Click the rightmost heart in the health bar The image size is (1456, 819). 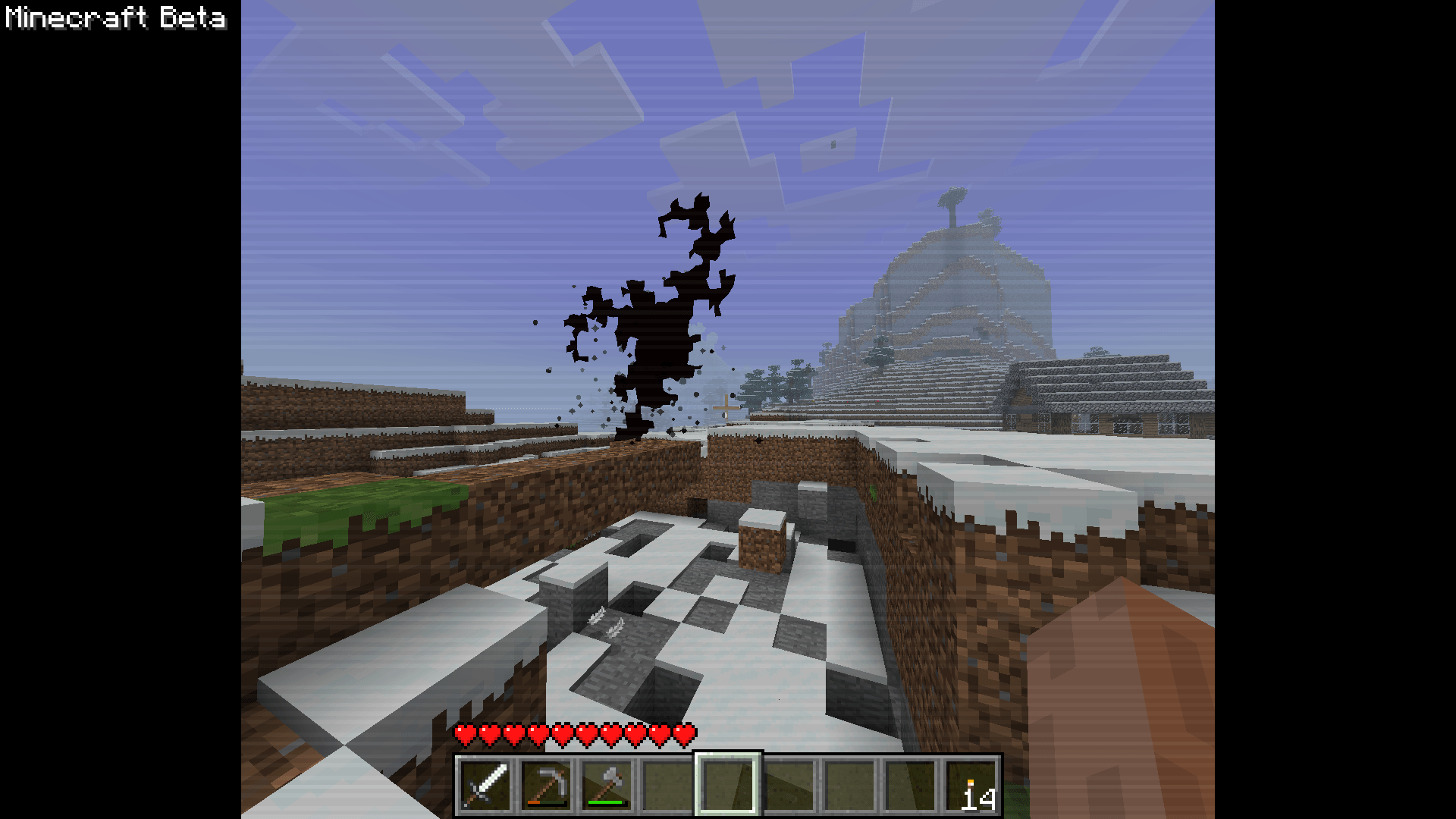684,734
